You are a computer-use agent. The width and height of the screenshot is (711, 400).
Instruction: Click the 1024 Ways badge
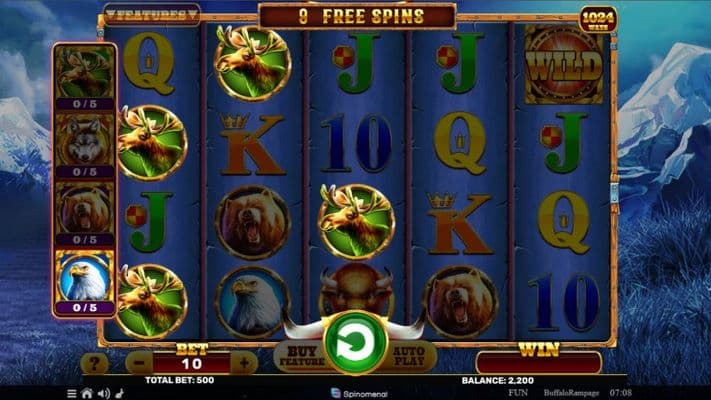598,18
